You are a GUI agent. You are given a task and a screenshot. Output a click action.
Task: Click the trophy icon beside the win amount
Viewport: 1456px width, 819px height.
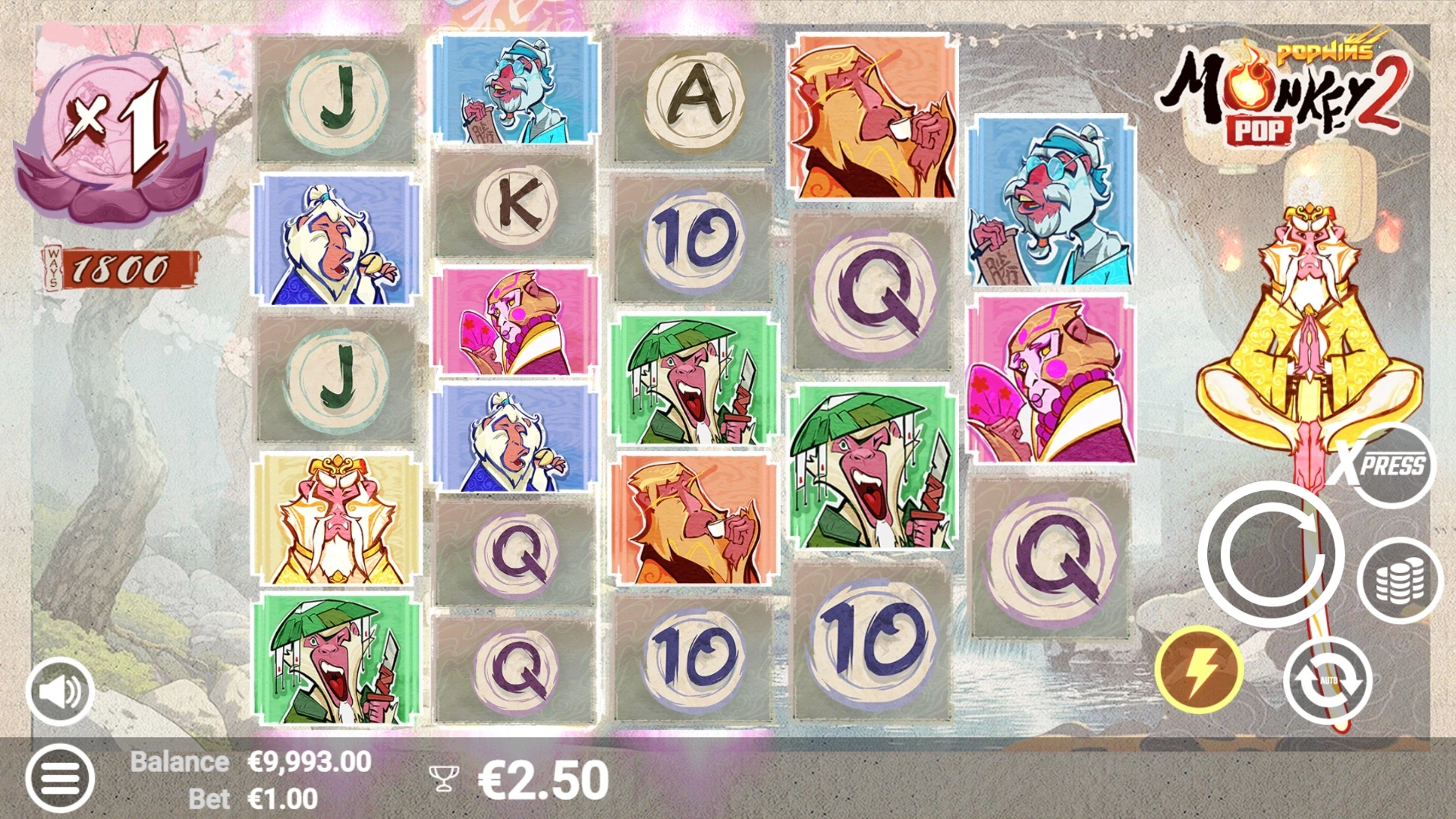pyautogui.click(x=445, y=777)
